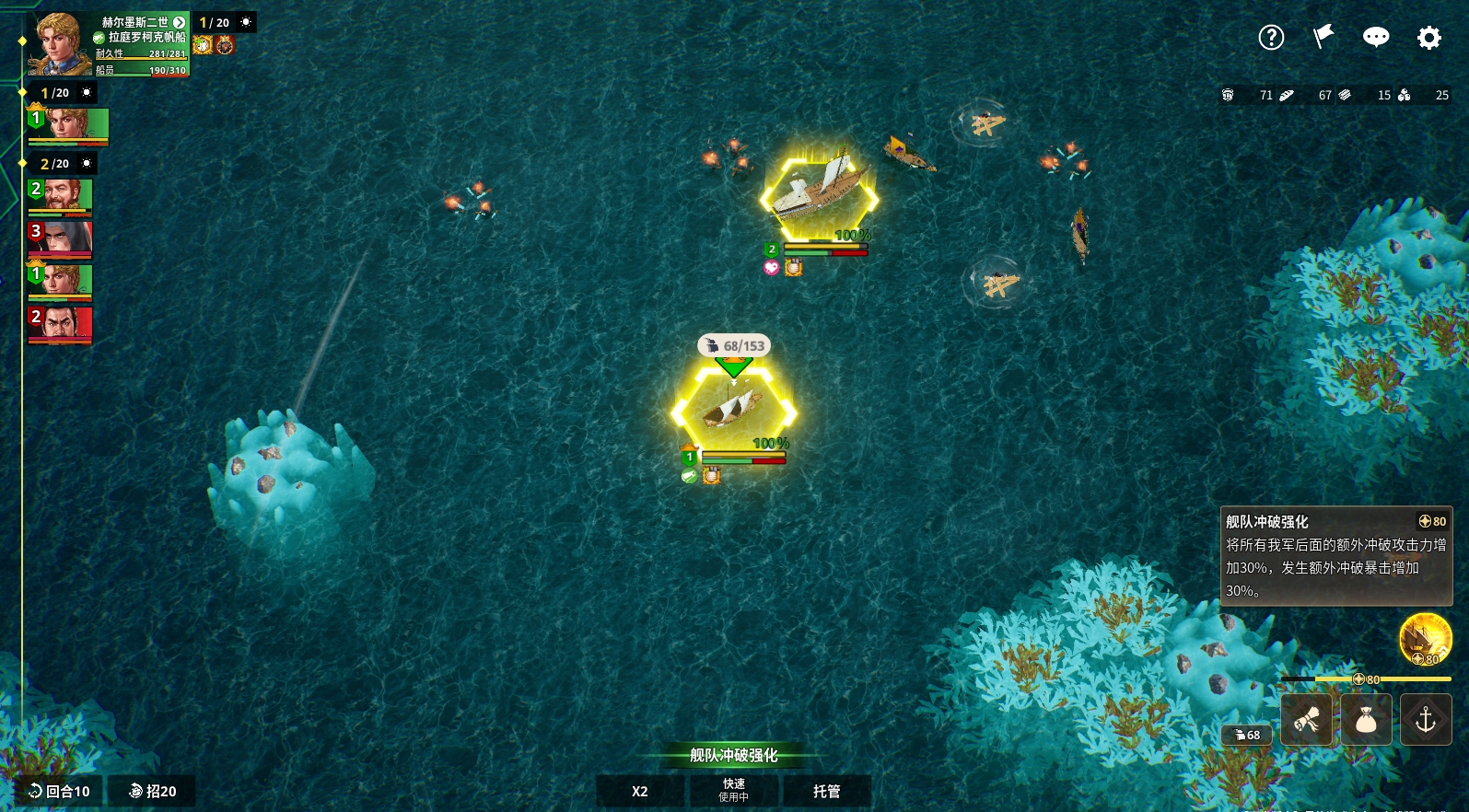Click the arrow beside 赫尔墨斯二世 name

click(180, 22)
